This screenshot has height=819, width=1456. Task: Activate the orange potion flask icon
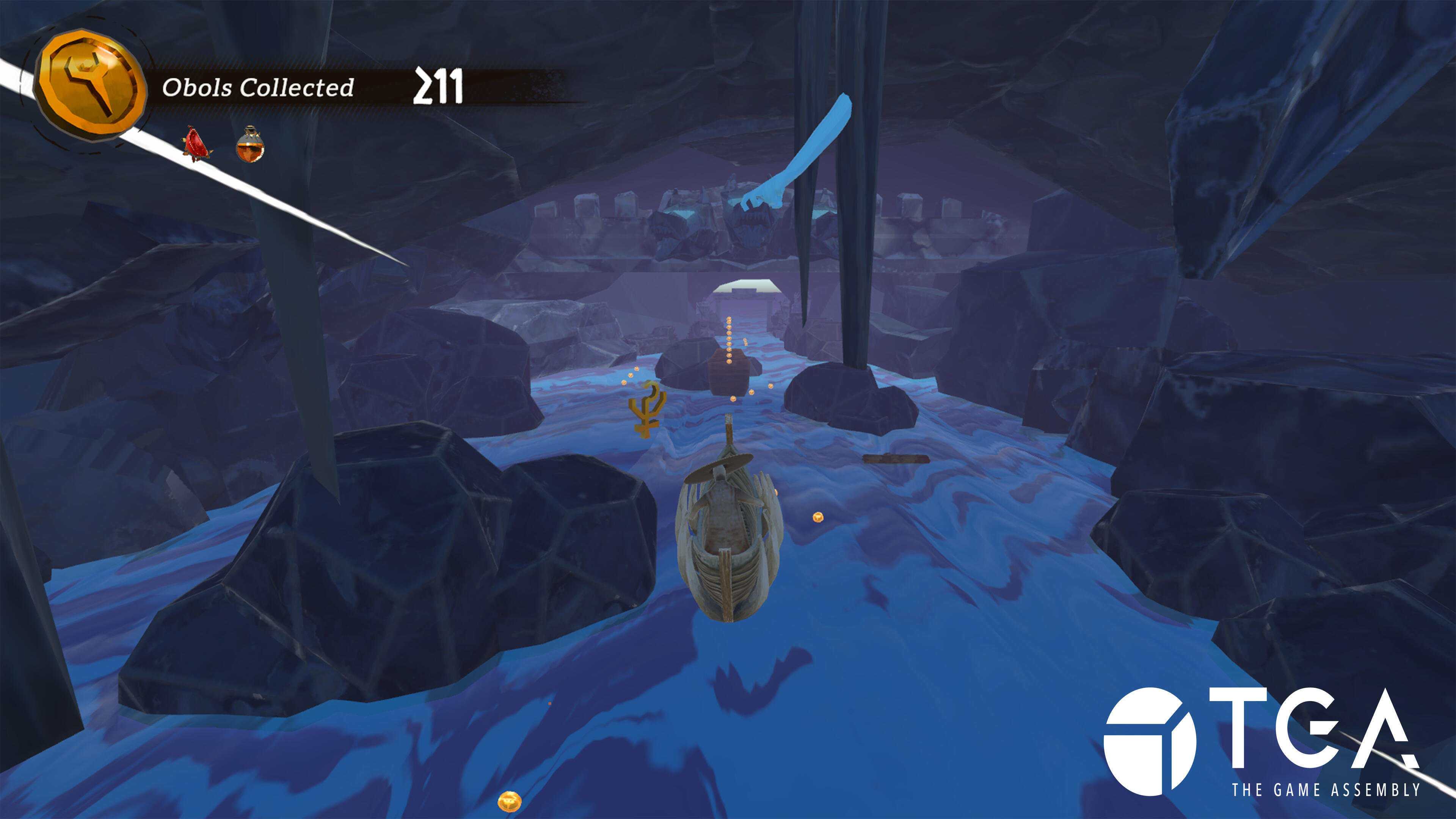coord(250,145)
